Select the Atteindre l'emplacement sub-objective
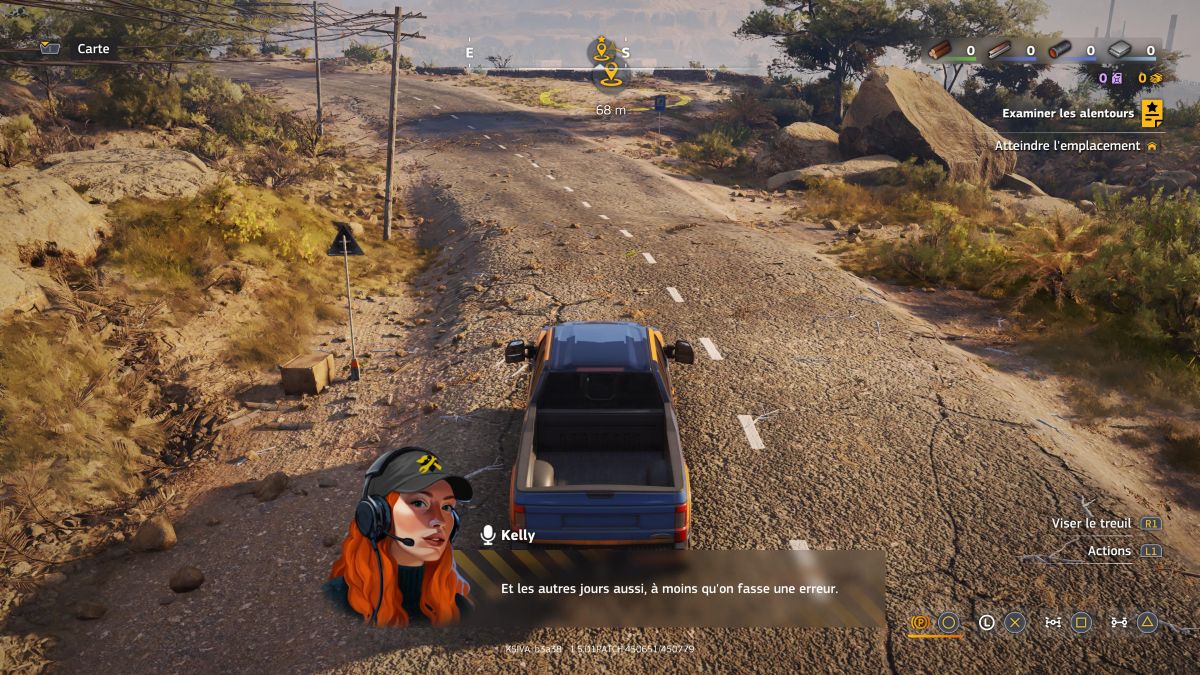 pyautogui.click(x=1067, y=146)
